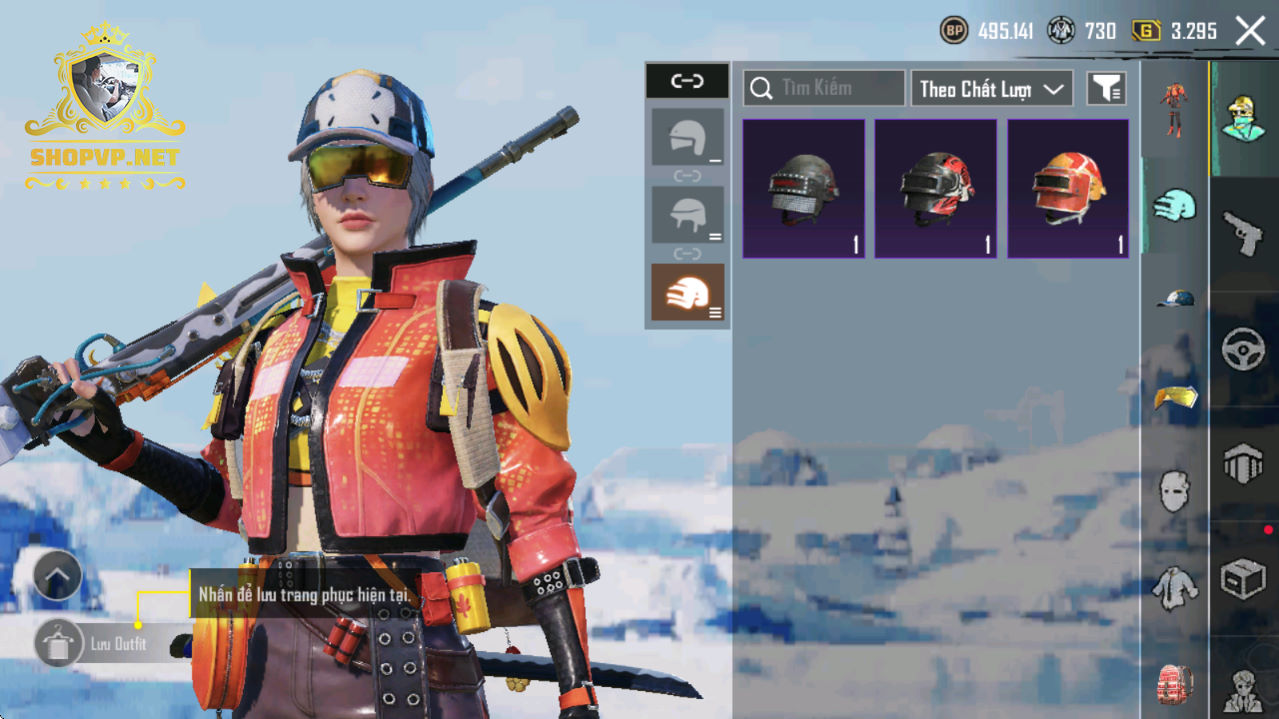
Task: Close the inventory with the X button
Action: point(1250,31)
